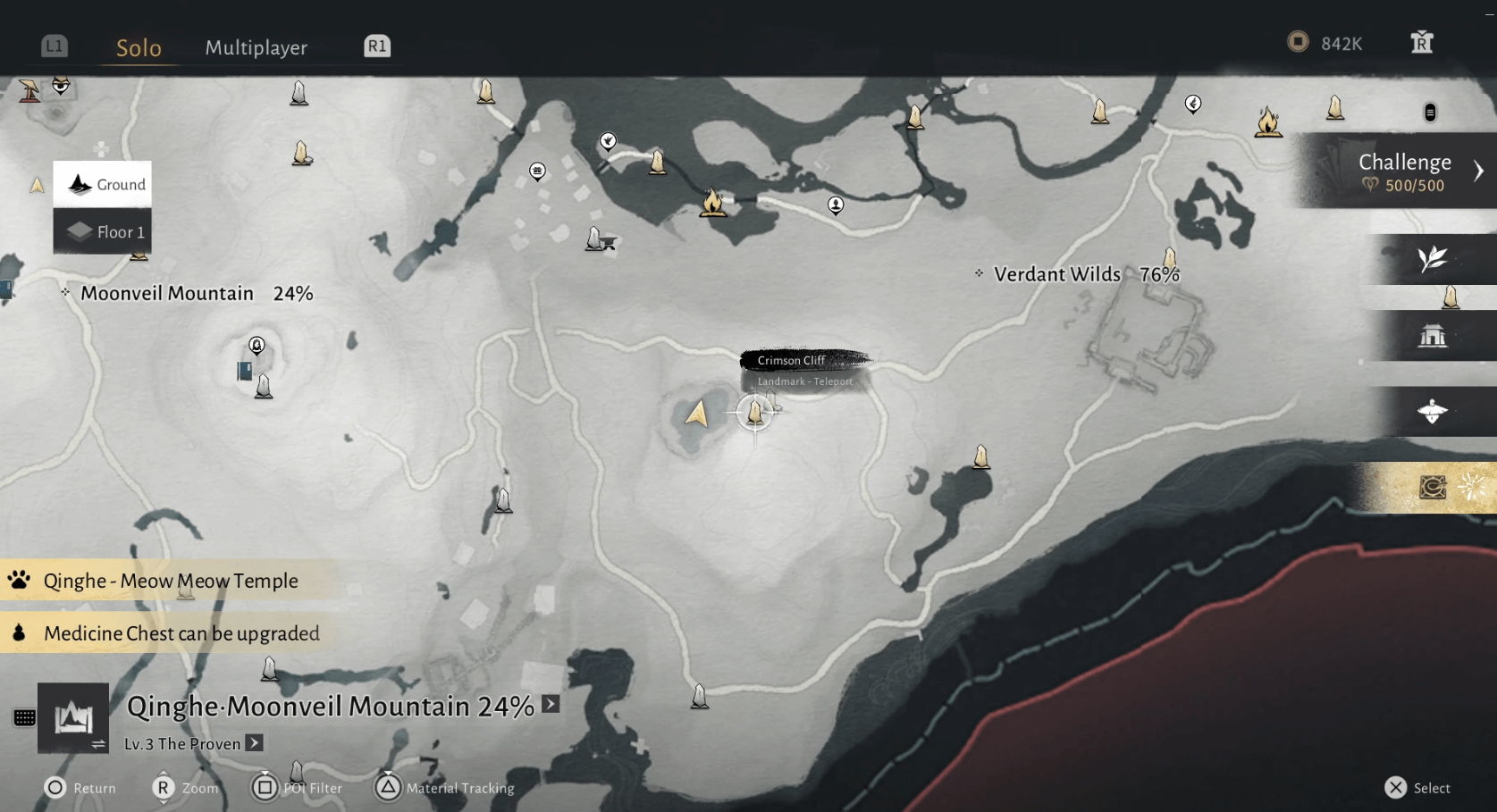Select the Crimson Cliff teleport landmark
Viewport: 1497px width, 812px height.
tap(755, 413)
